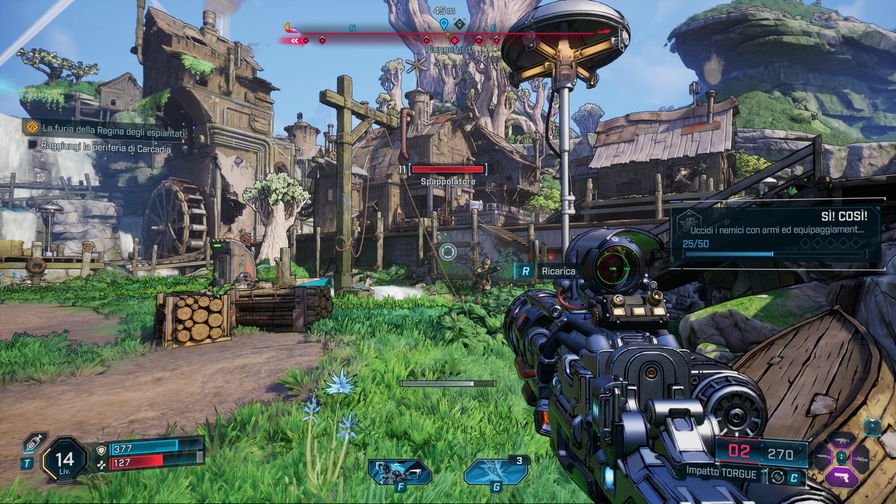Select the grenade ordnance icon with count 3

[495, 471]
